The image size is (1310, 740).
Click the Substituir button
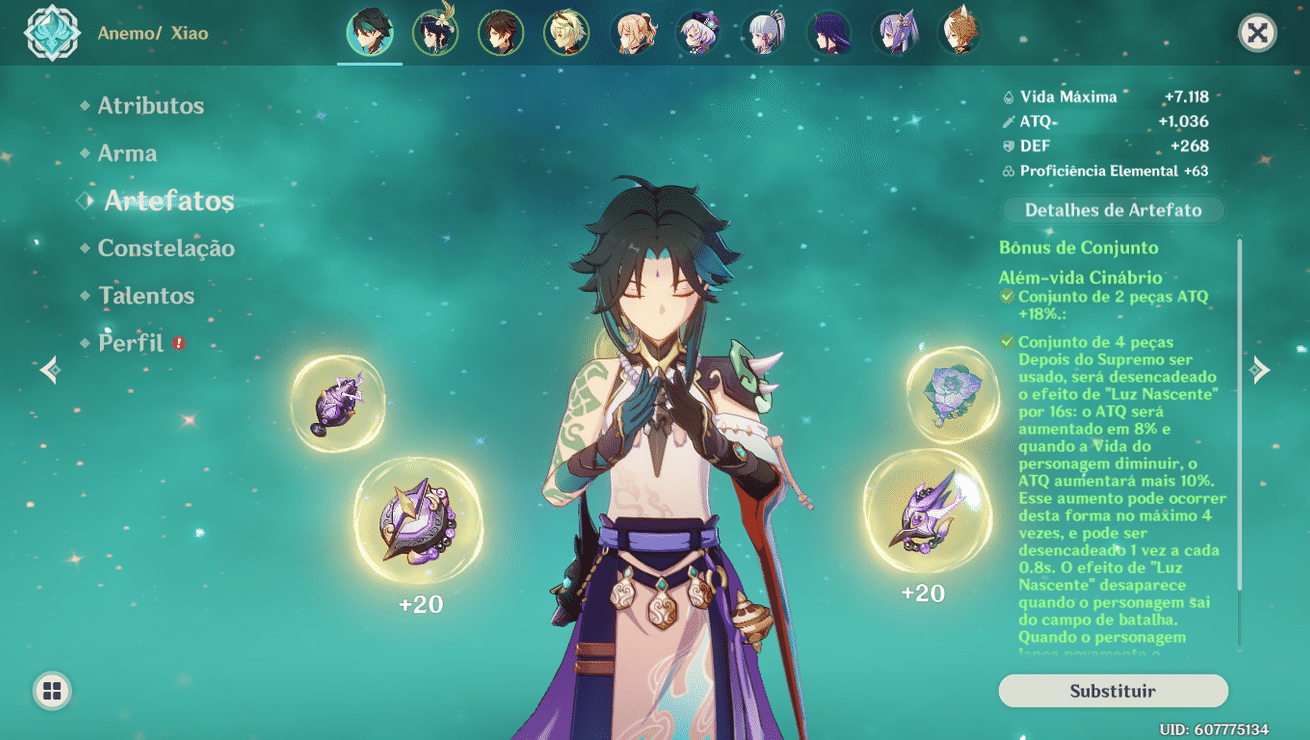[x=1112, y=691]
